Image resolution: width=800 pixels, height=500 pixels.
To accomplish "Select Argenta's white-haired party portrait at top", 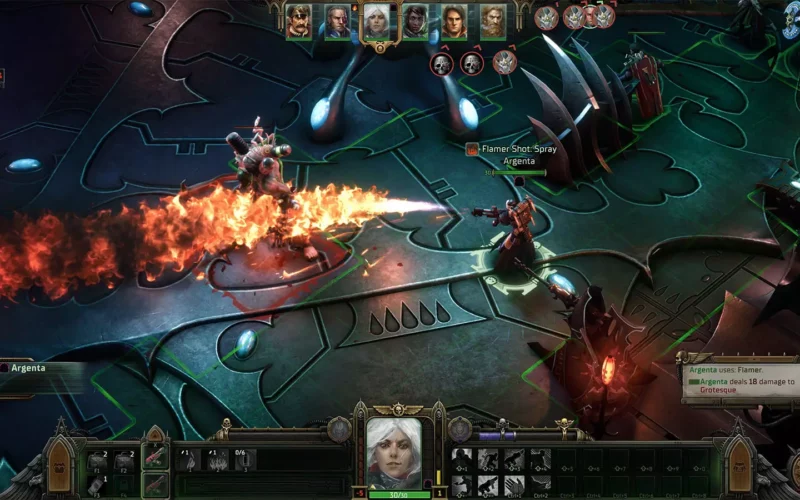I will click(x=376, y=21).
